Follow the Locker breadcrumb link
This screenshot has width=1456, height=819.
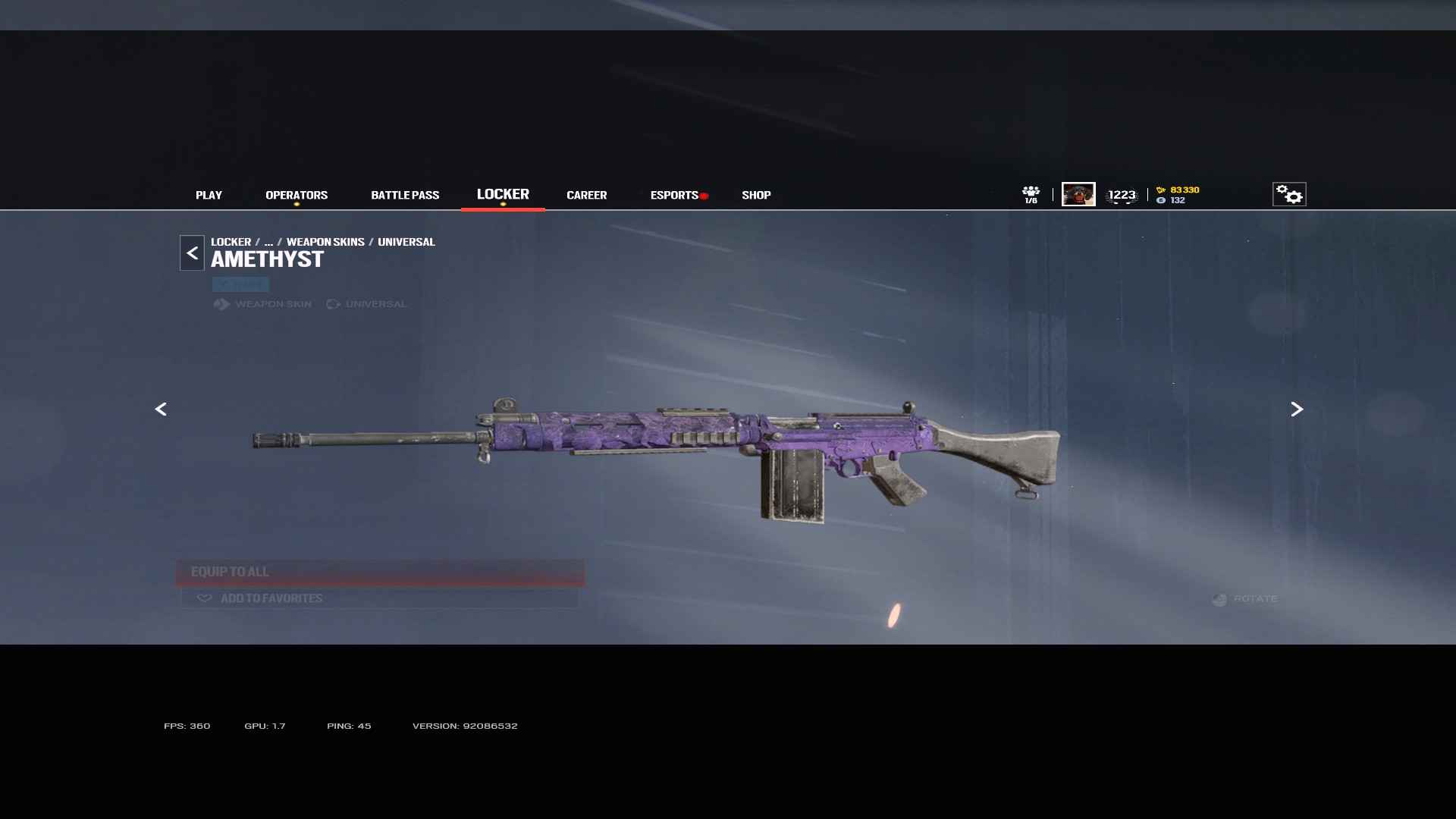pos(231,242)
